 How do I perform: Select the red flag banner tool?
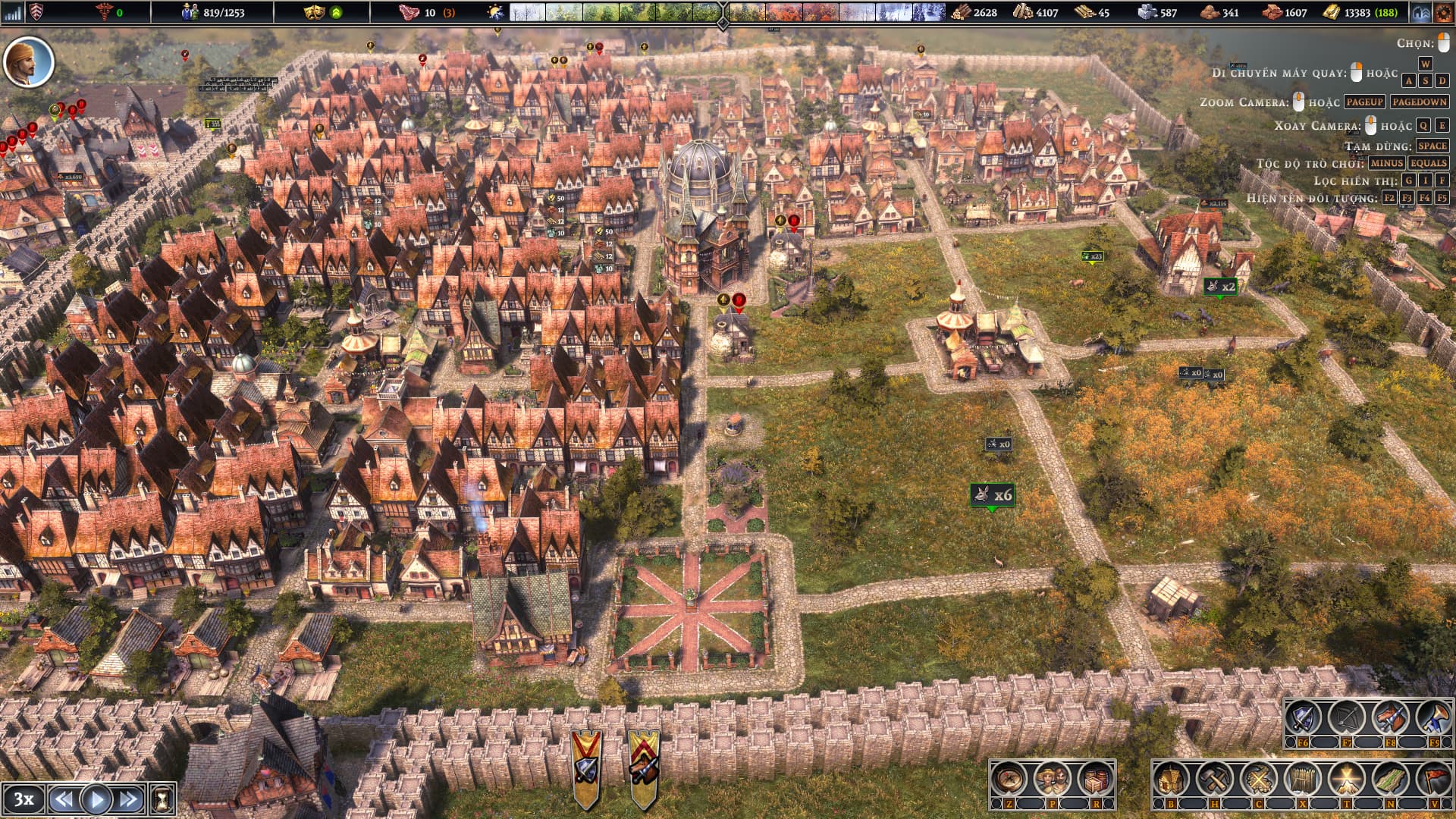(x=1433, y=779)
